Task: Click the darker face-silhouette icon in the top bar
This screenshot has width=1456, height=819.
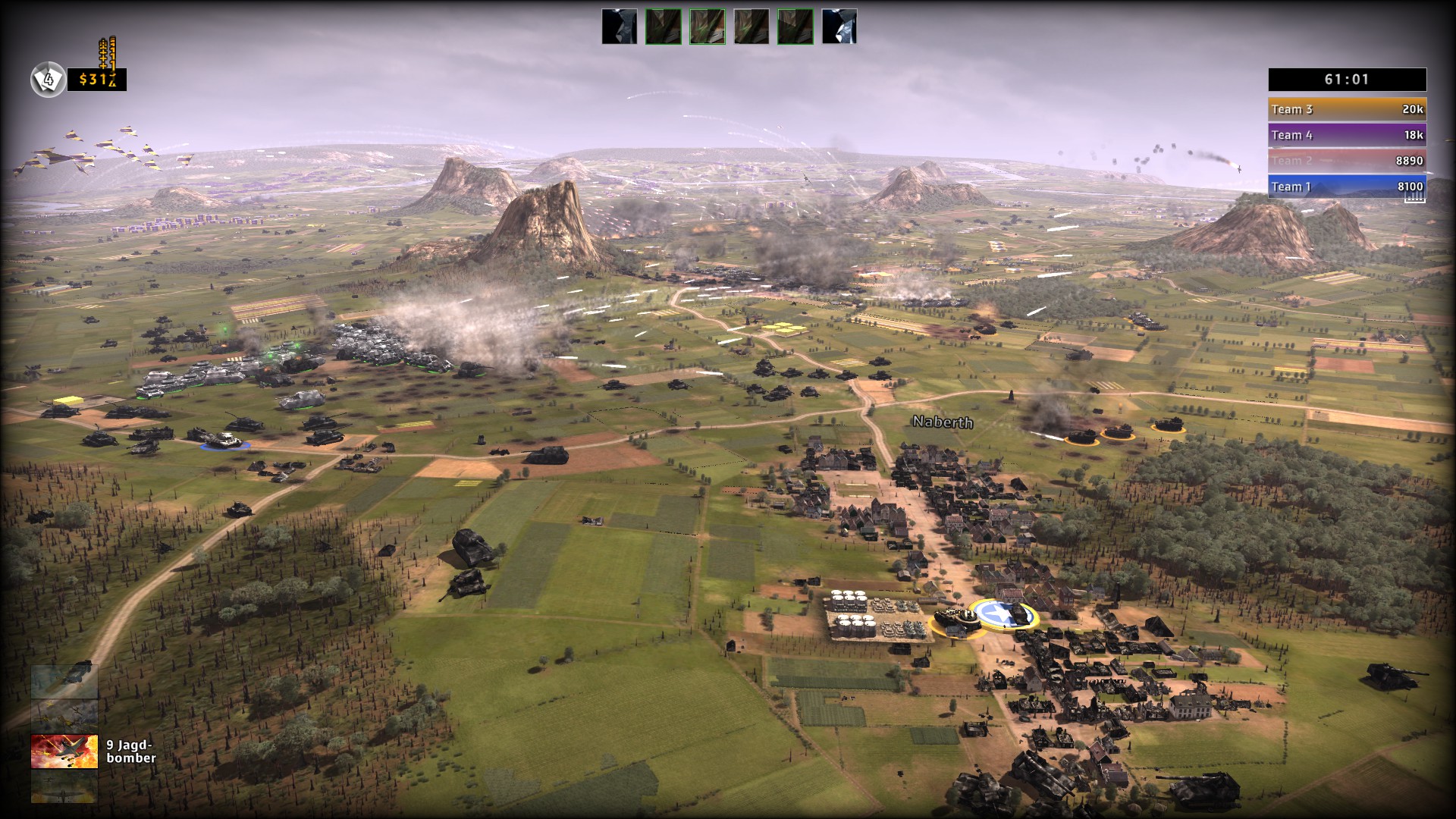Action: tap(619, 27)
